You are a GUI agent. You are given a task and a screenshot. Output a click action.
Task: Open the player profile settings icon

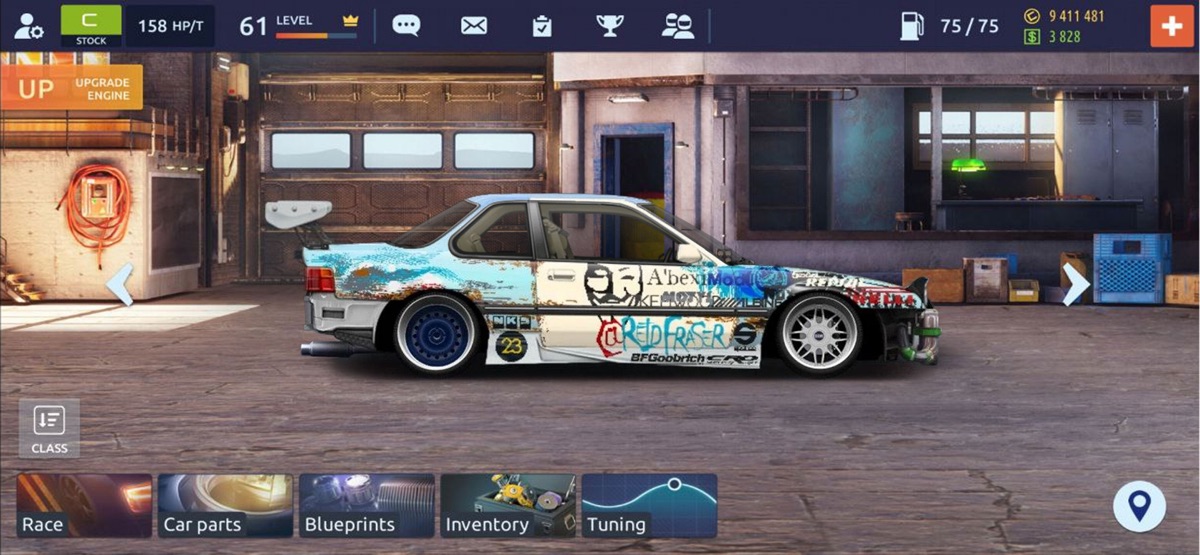point(28,26)
